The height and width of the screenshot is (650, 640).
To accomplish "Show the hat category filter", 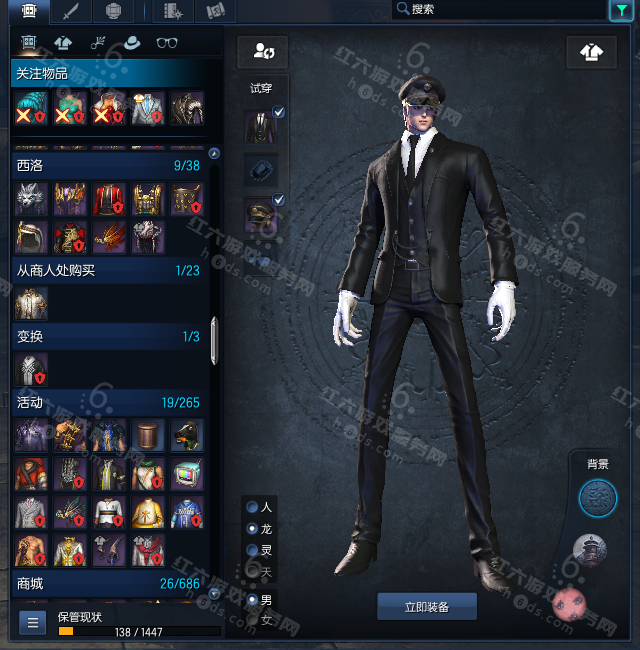I will tap(130, 43).
